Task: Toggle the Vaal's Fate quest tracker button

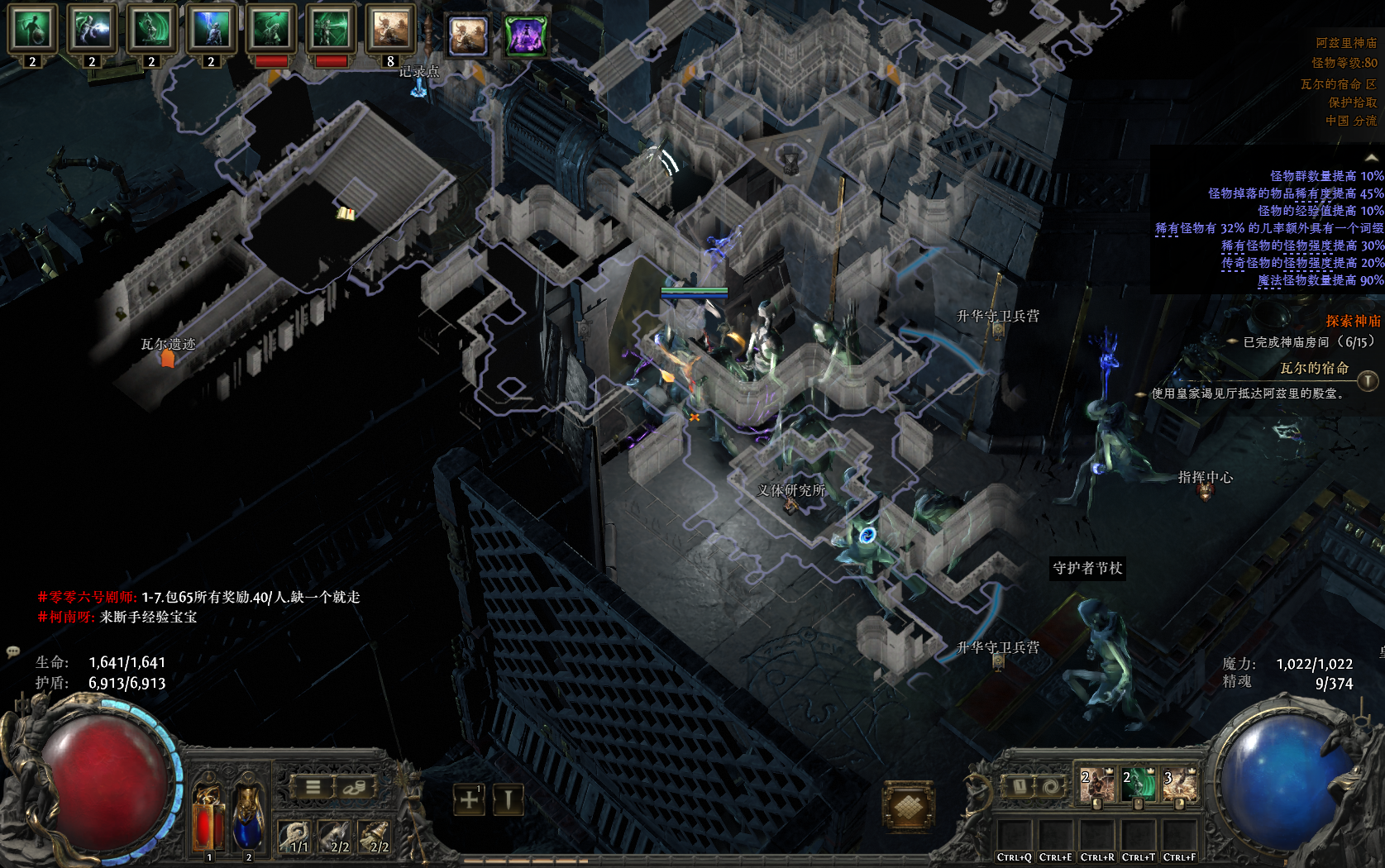Action: click(1368, 380)
